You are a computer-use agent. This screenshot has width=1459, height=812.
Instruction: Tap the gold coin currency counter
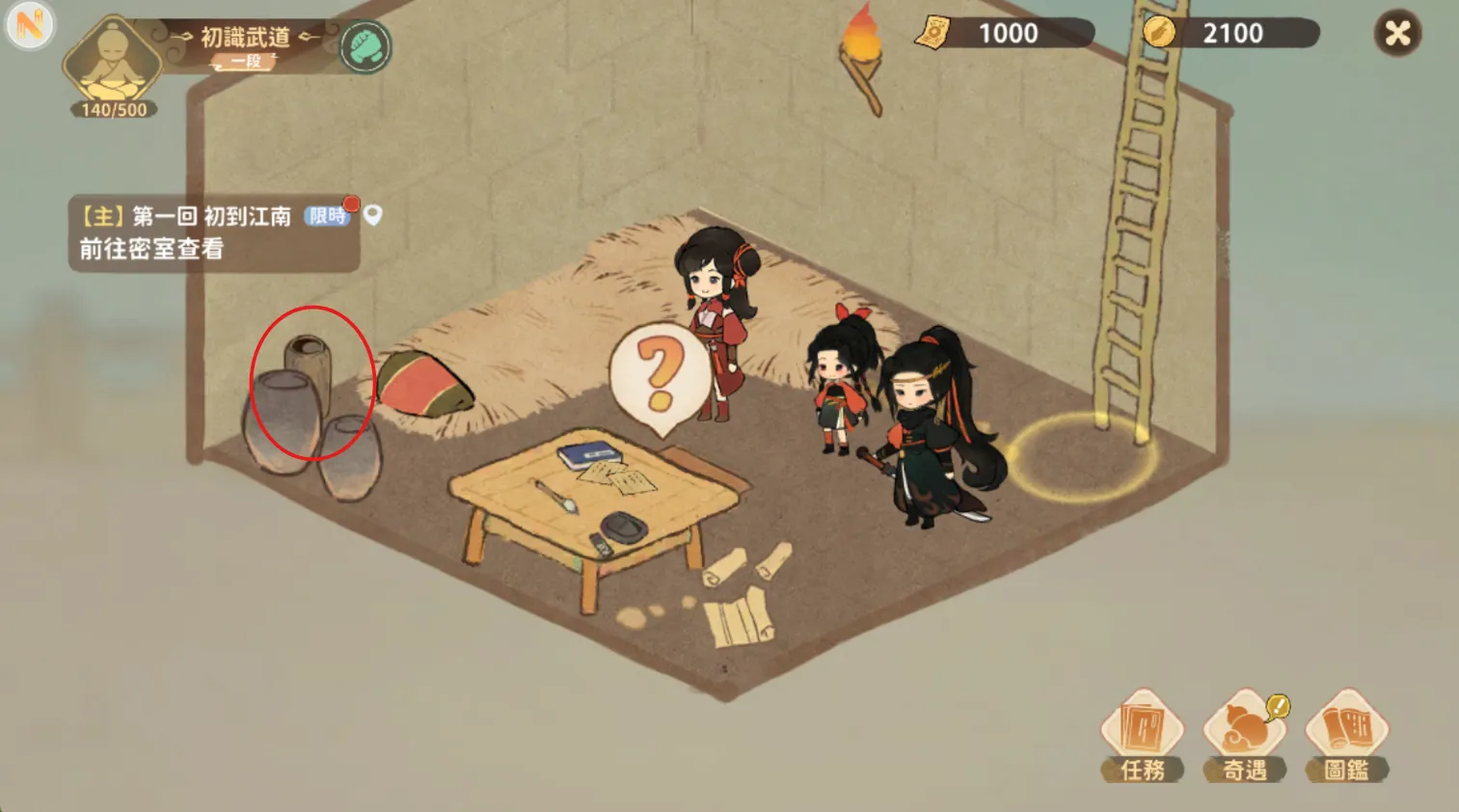(1229, 34)
